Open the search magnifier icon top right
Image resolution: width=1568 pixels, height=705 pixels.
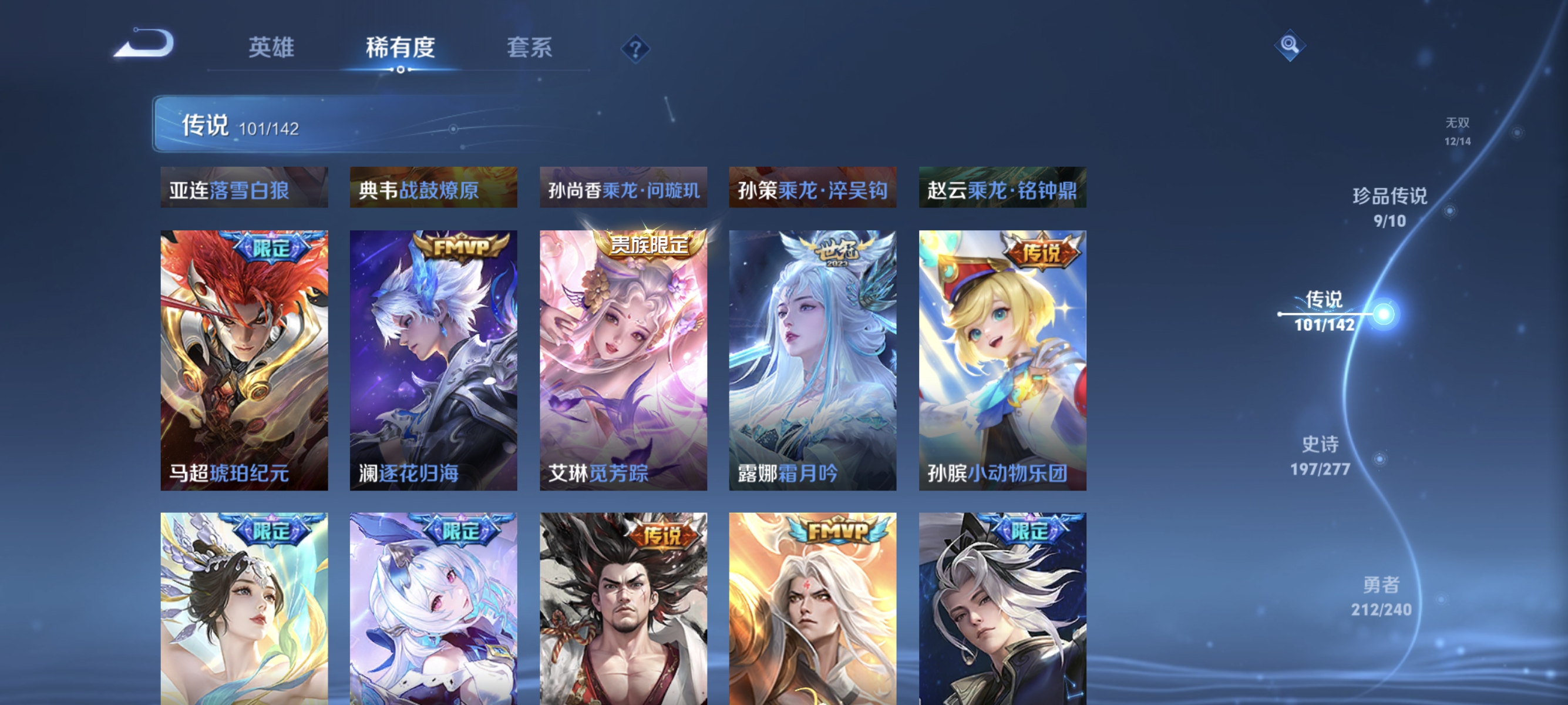click(1289, 45)
